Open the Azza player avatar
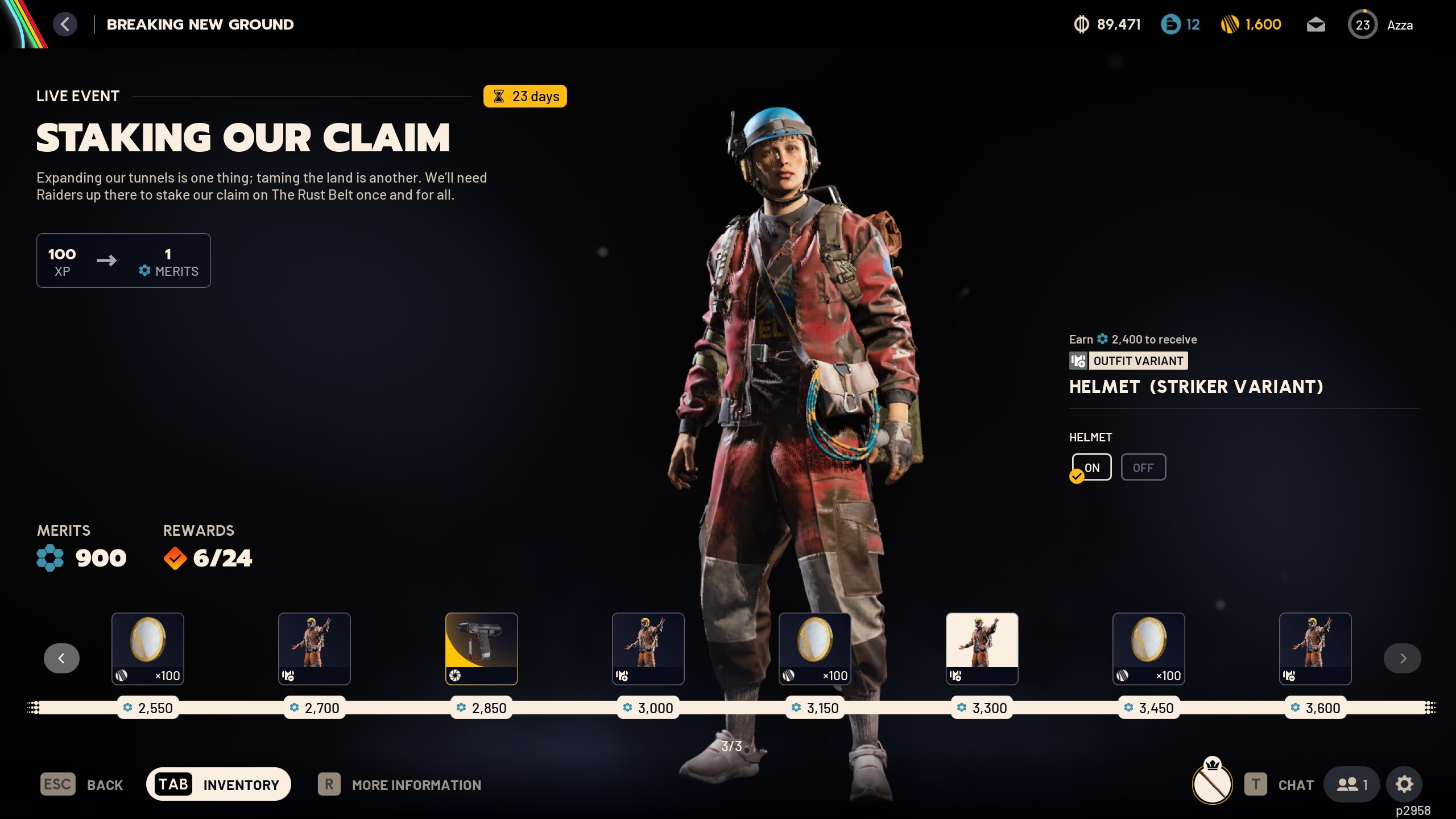The image size is (1456, 819). (1364, 24)
